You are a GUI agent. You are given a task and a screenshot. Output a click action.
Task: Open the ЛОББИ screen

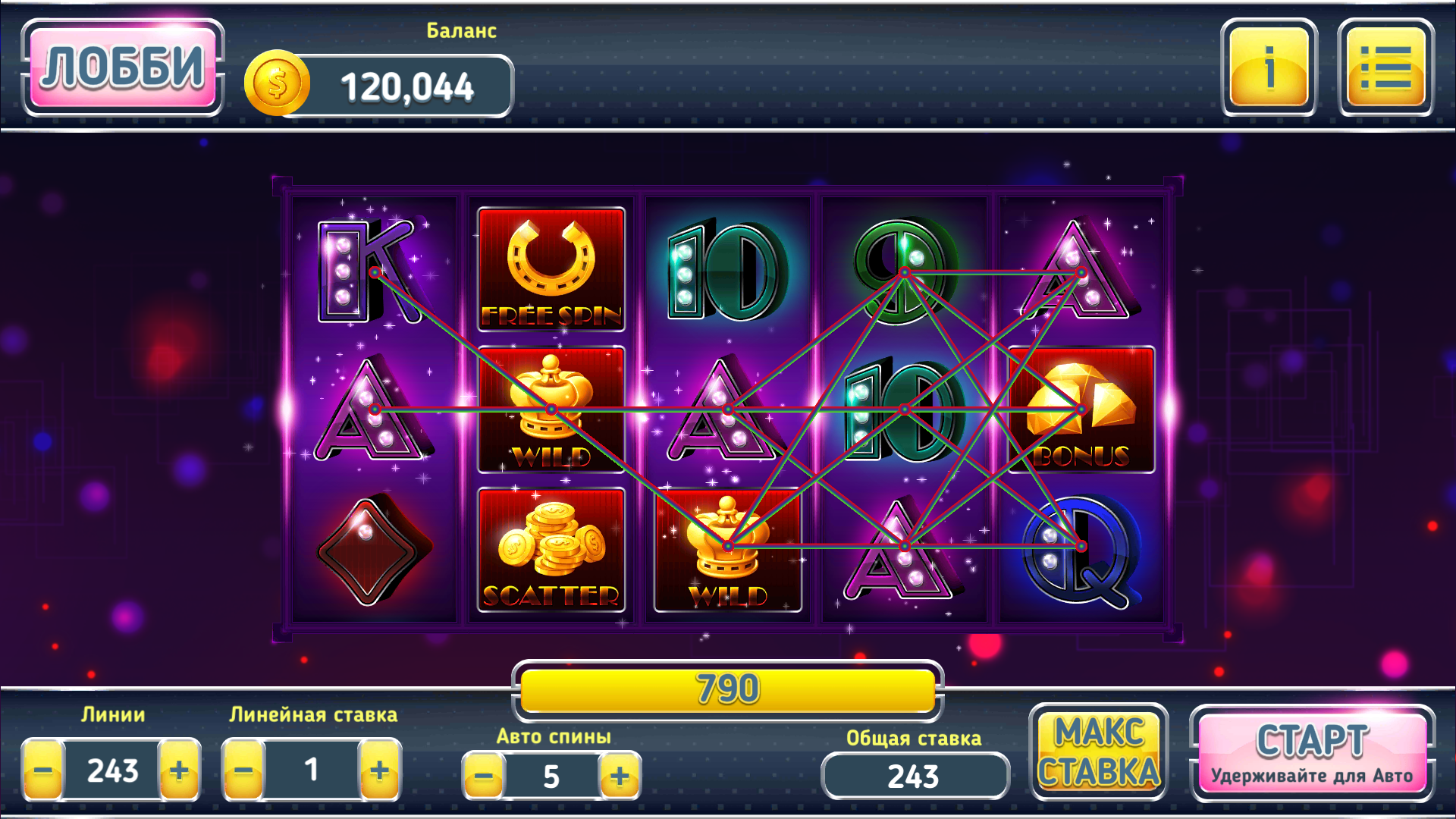click(123, 68)
